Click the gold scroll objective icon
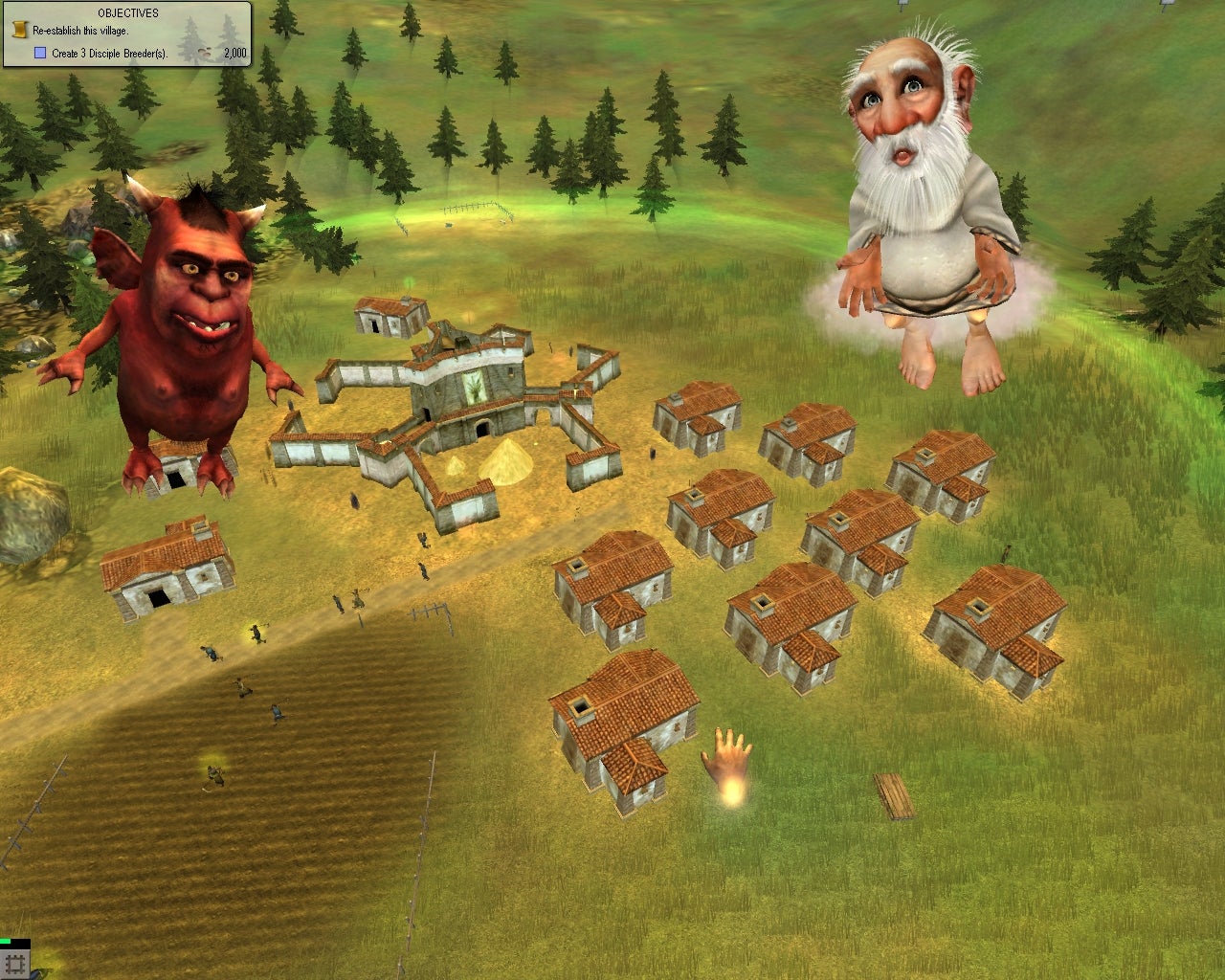Image resolution: width=1225 pixels, height=980 pixels. pos(19,31)
